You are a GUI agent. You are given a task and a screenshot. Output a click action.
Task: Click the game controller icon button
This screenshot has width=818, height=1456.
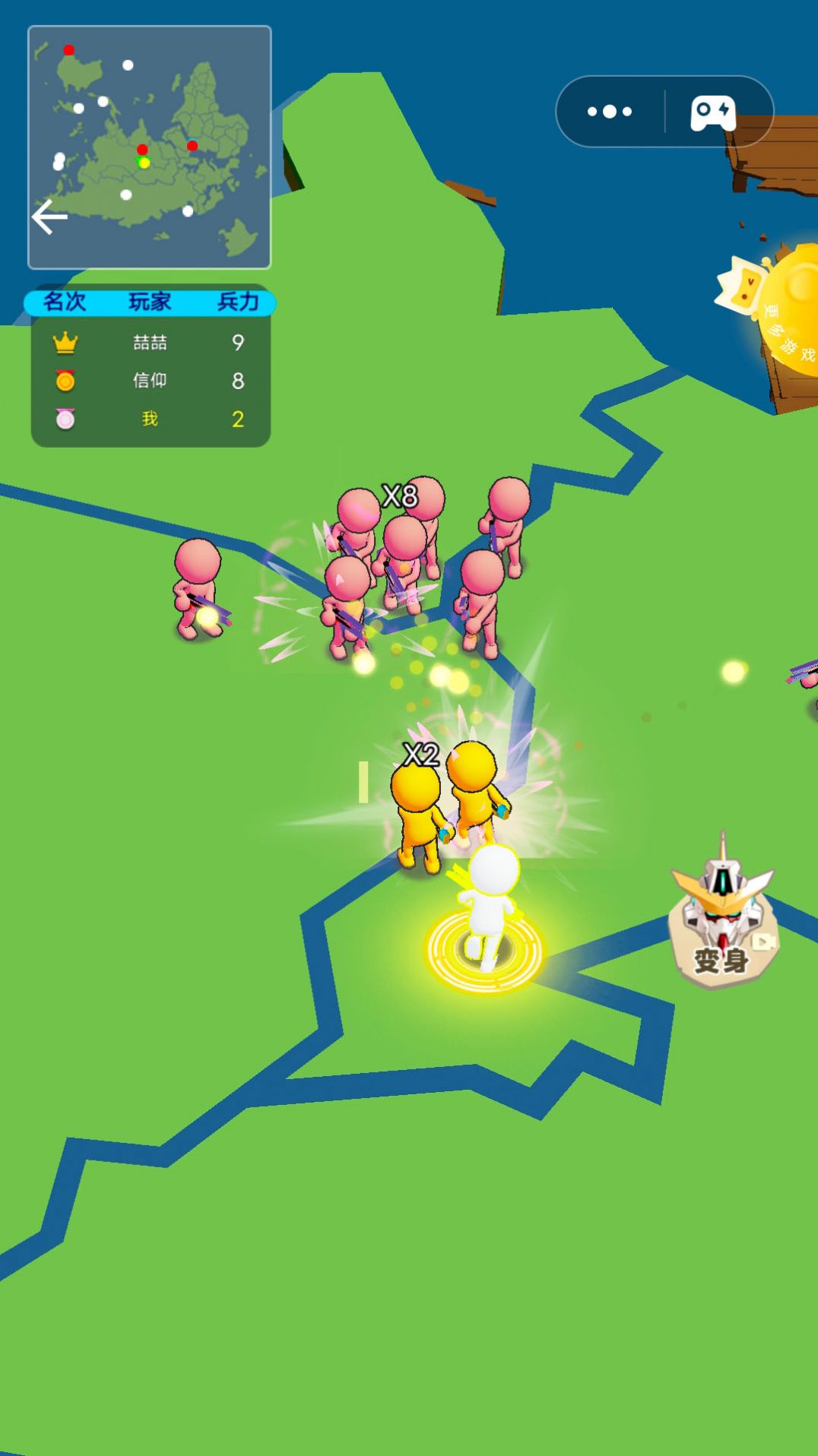[712, 112]
